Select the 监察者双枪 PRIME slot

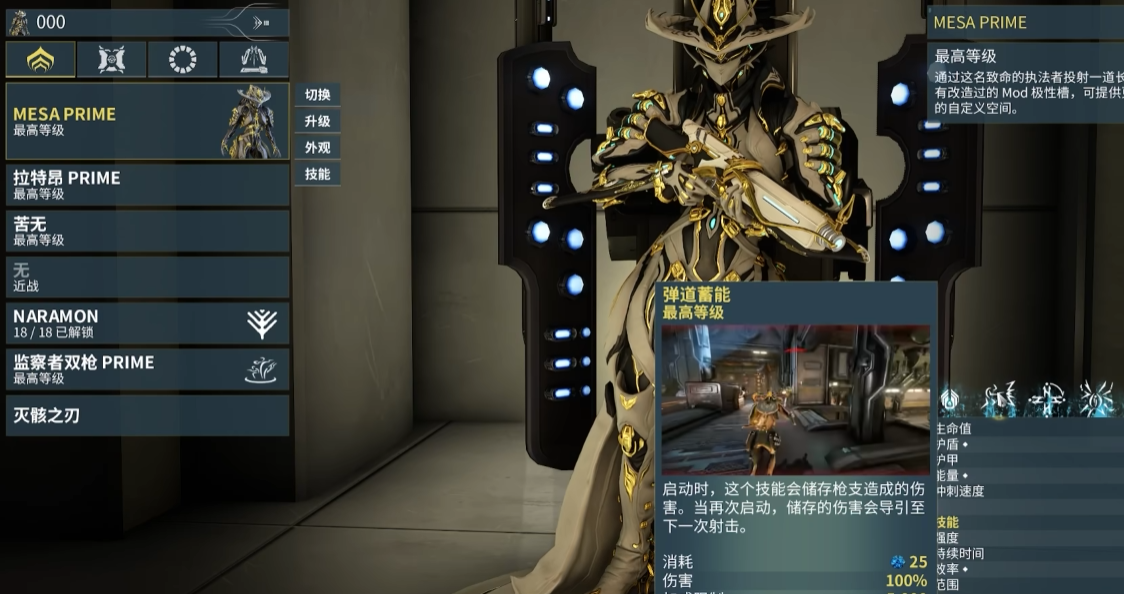pyautogui.click(x=147, y=369)
